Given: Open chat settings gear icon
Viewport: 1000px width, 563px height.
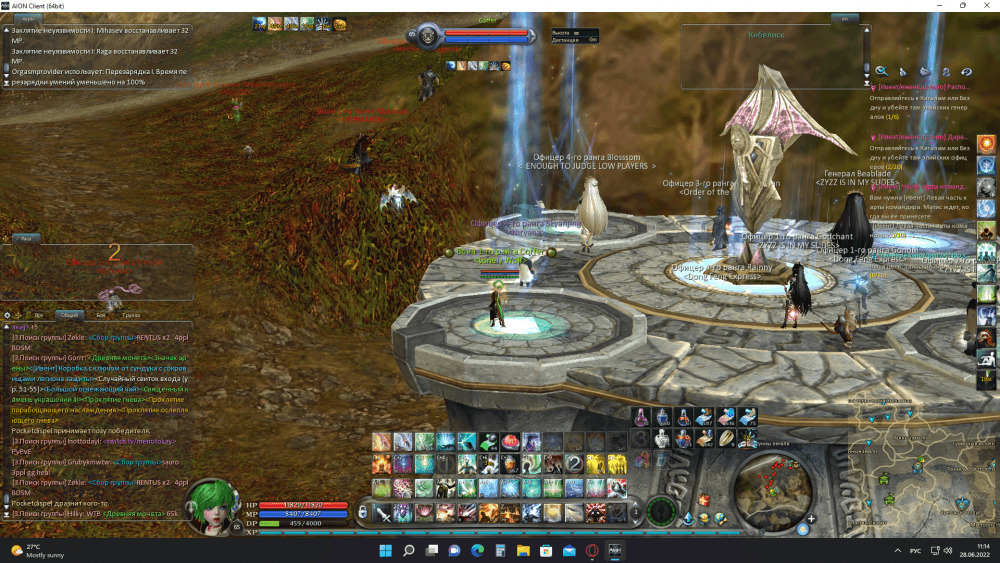Looking at the screenshot, I should (x=8, y=314).
